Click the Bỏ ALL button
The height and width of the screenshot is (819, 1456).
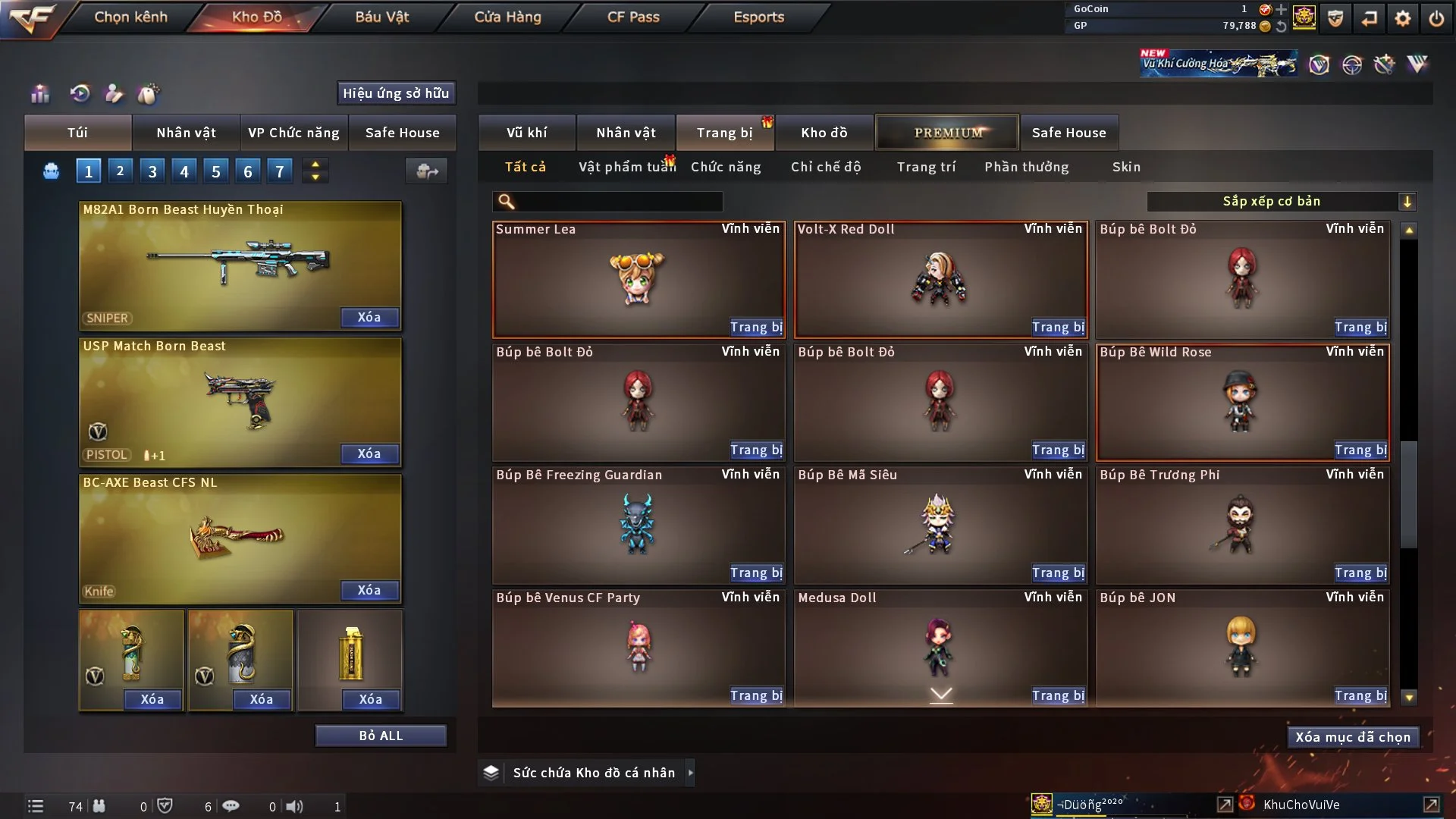tap(381, 736)
